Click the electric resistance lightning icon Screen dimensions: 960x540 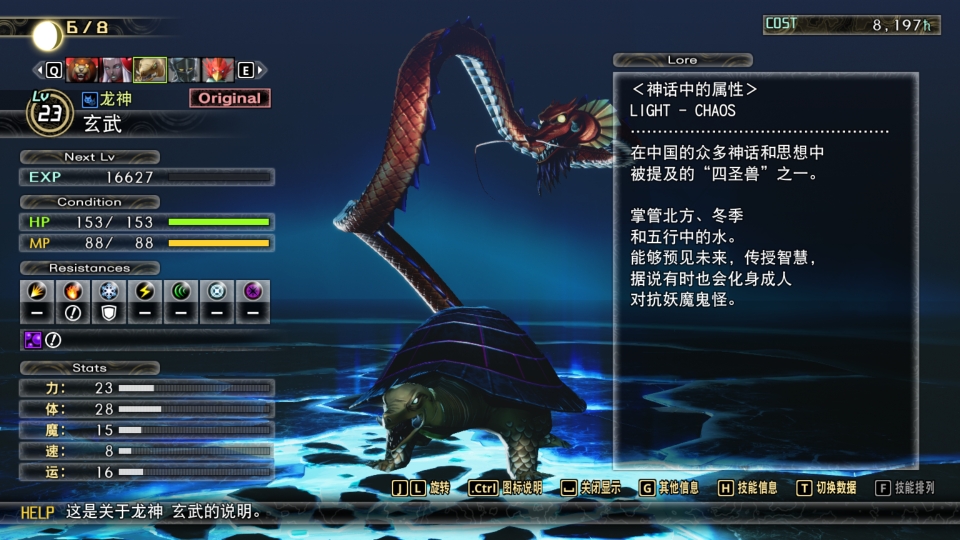[145, 291]
